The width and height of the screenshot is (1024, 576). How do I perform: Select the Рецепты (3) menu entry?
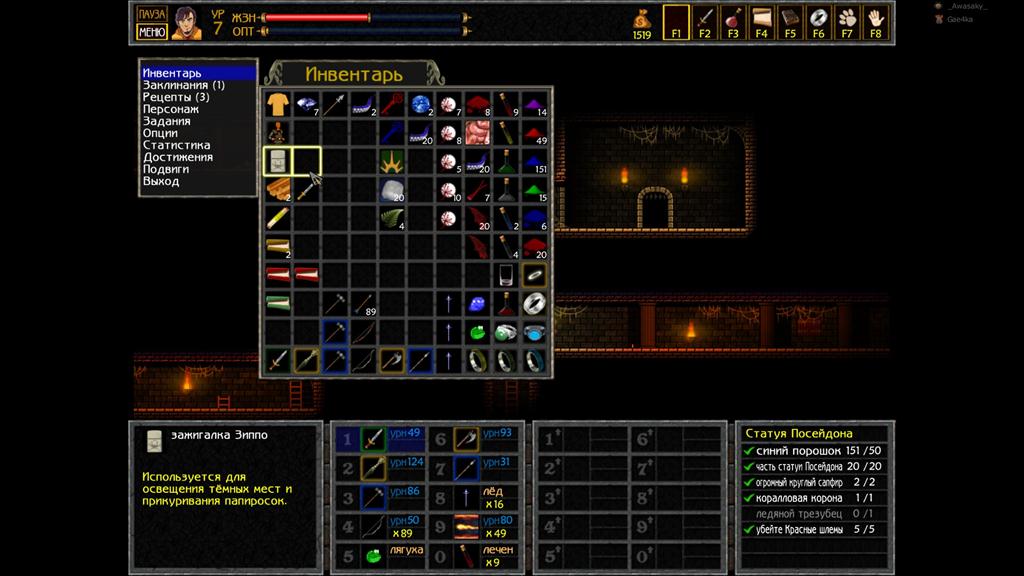tap(176, 97)
